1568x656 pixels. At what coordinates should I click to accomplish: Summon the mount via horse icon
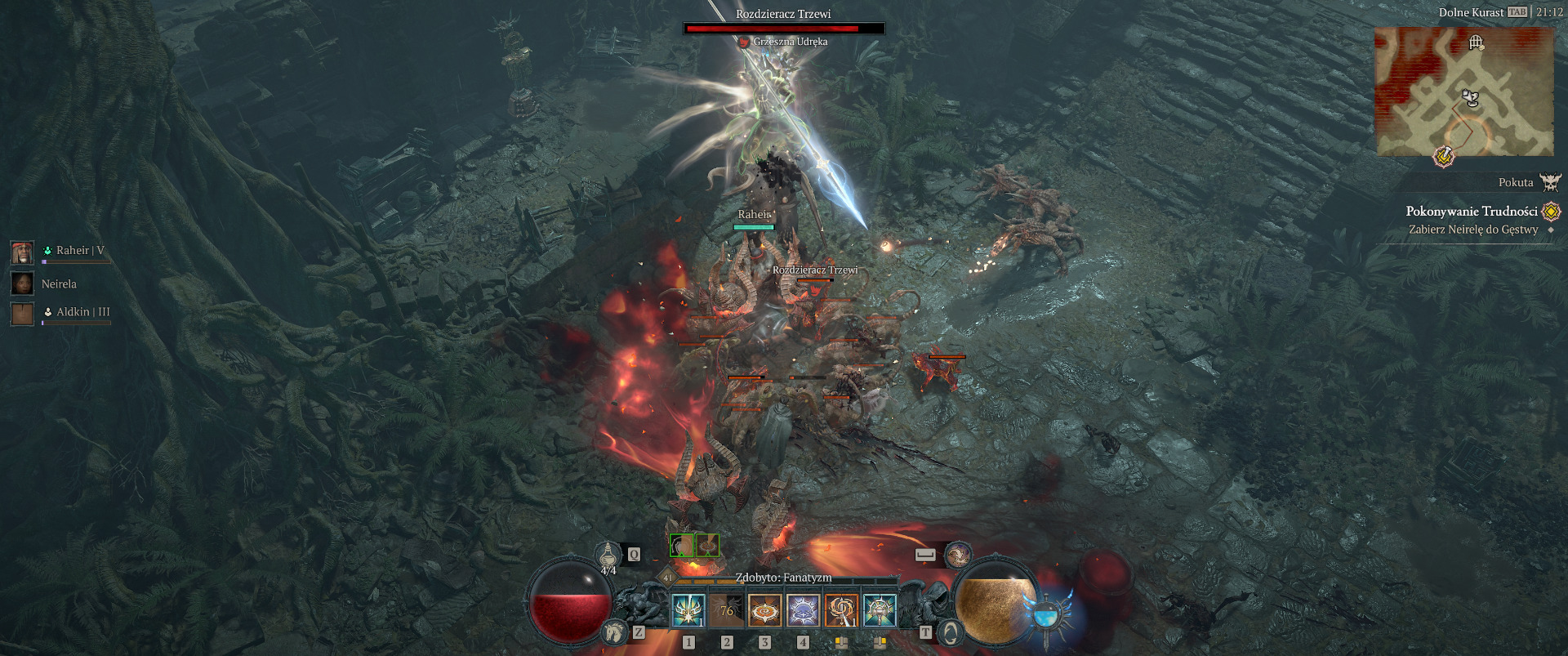click(x=614, y=631)
